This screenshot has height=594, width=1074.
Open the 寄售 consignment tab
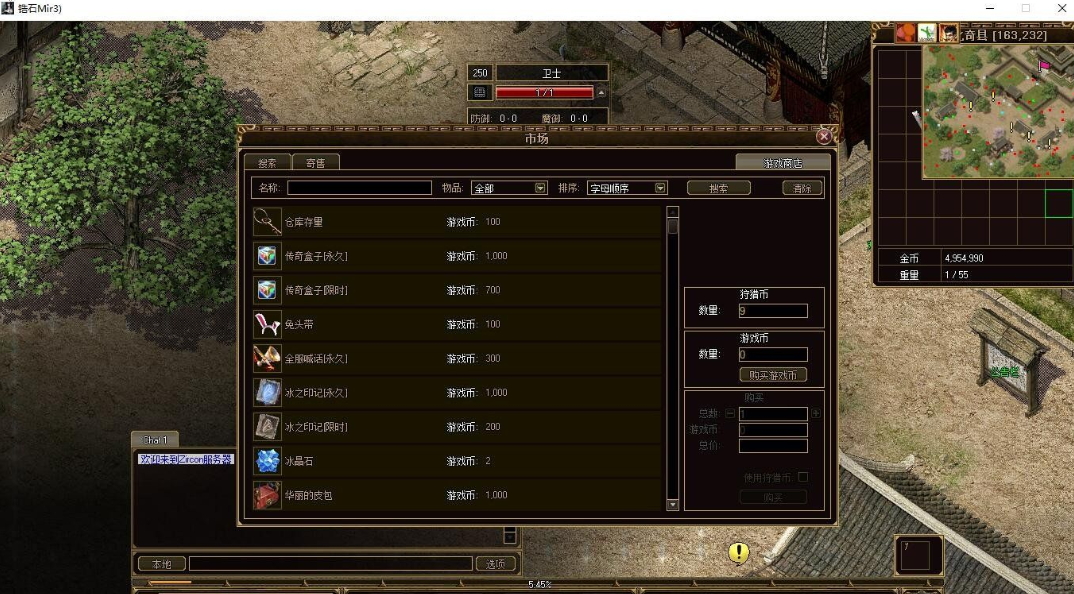pos(315,162)
